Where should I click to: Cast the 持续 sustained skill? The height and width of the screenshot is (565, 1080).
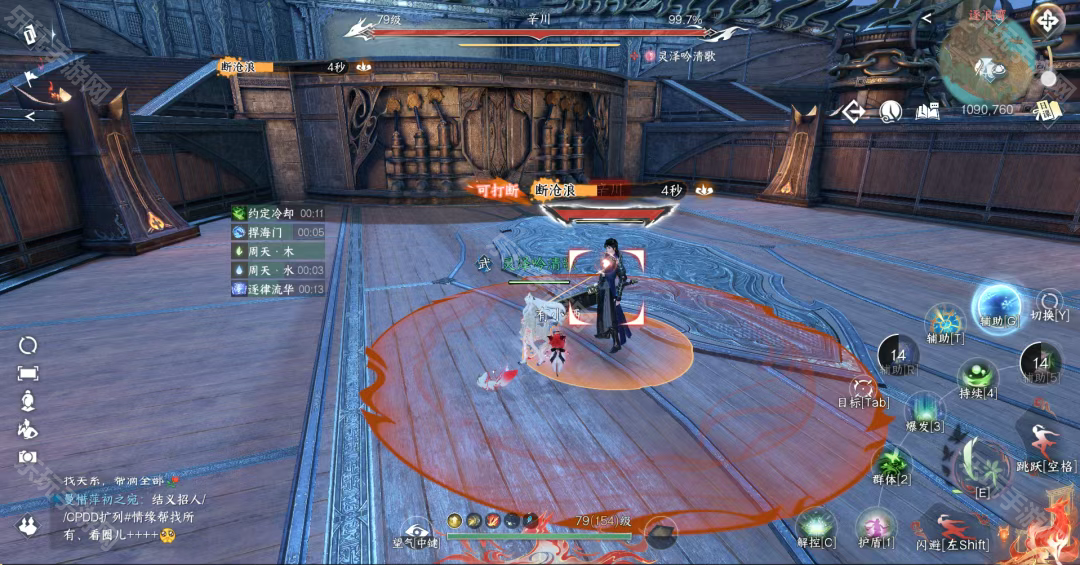977,379
